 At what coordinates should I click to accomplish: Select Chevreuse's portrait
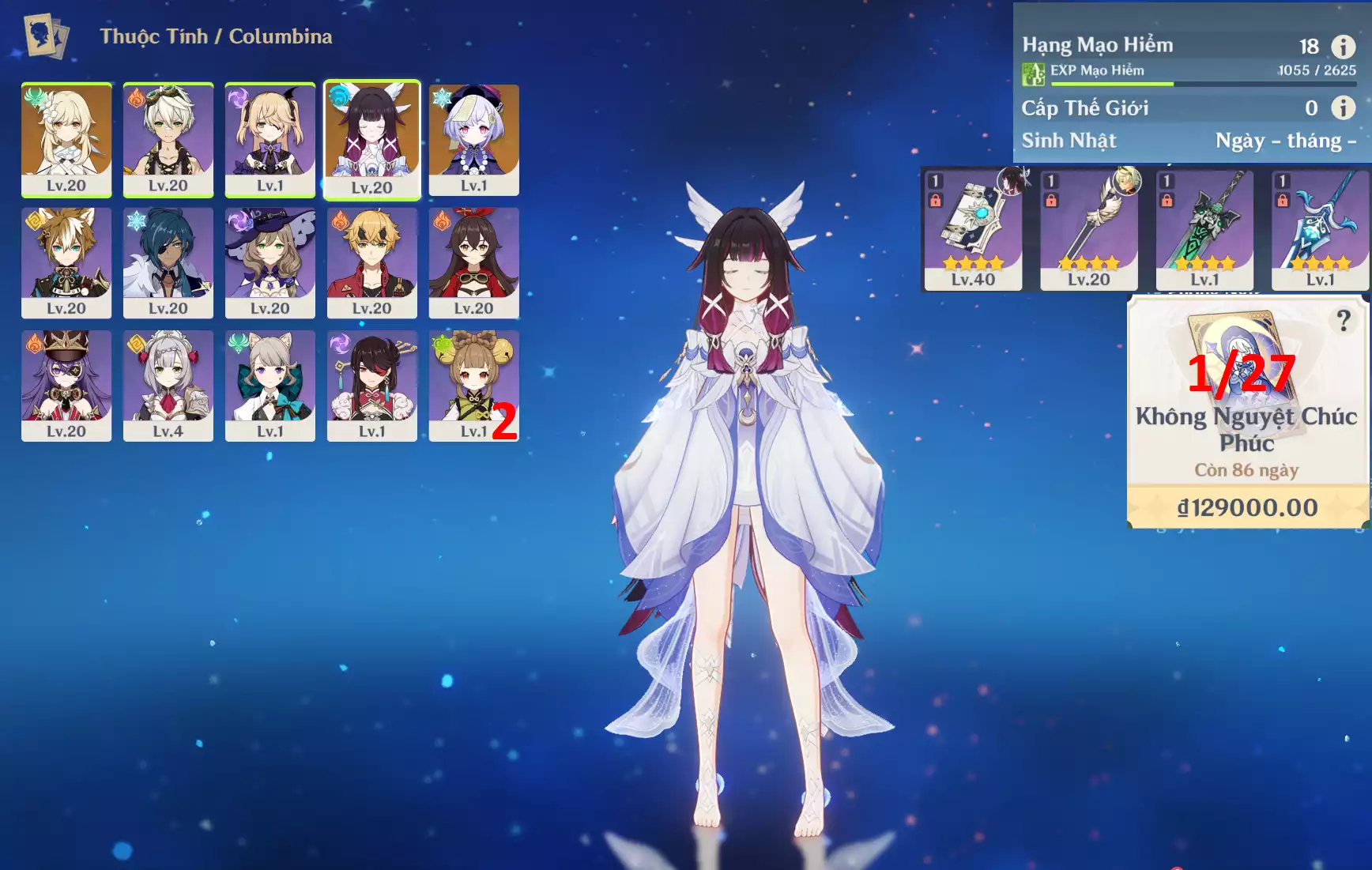pos(66,386)
